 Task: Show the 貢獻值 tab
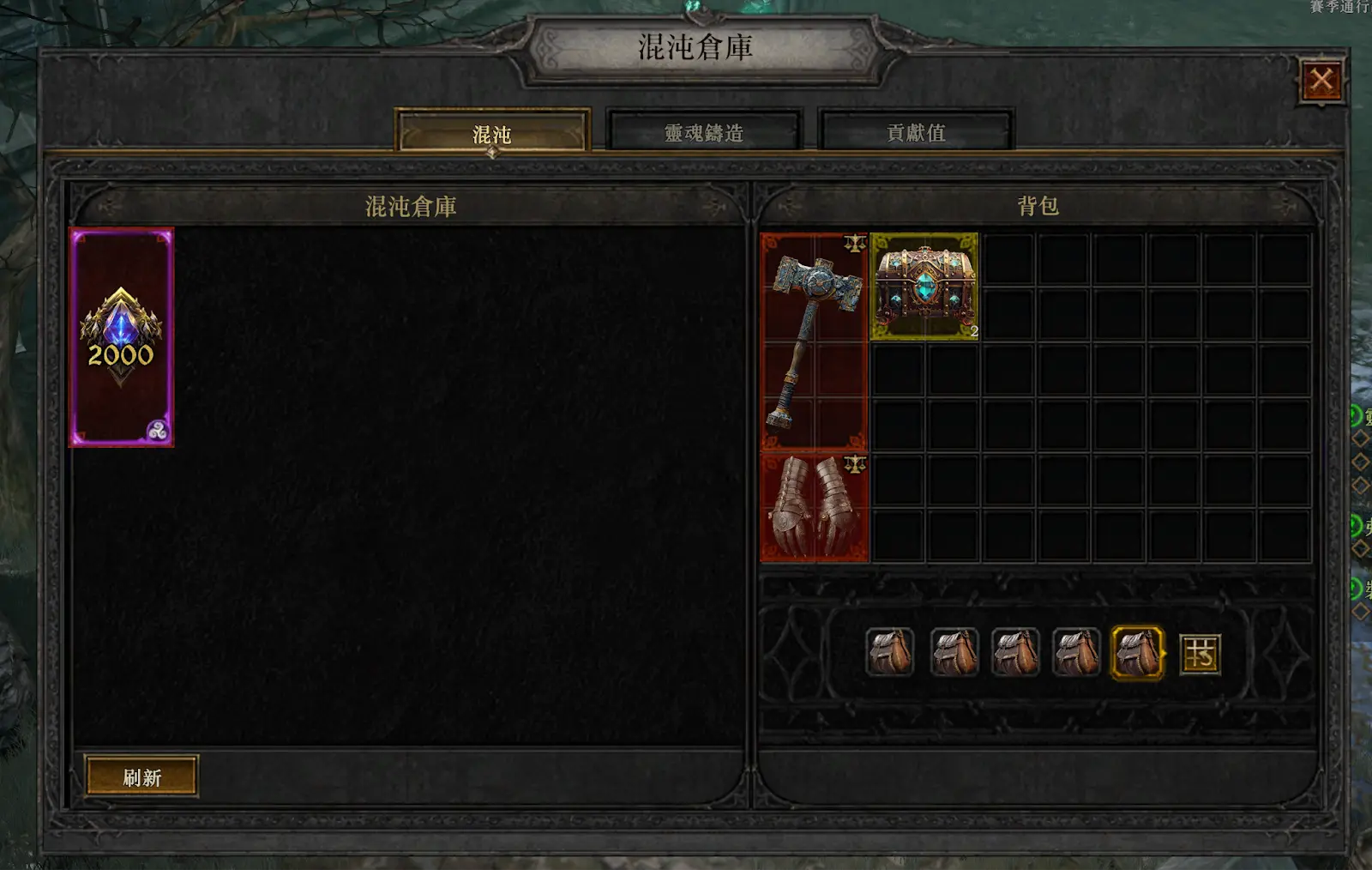coord(916,132)
